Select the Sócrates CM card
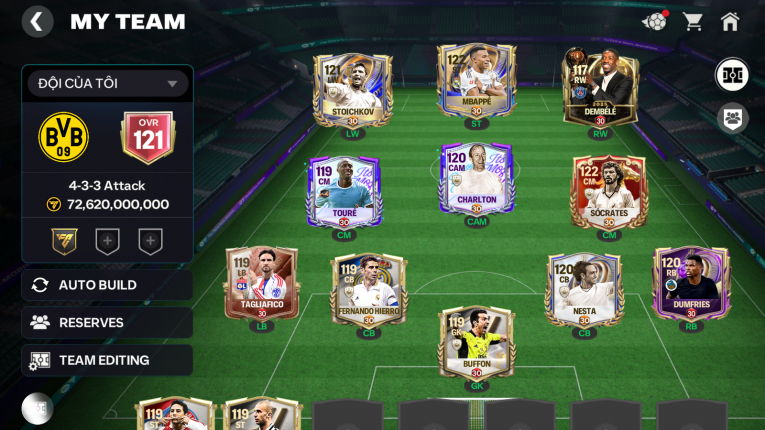The width and height of the screenshot is (765, 430). pyautogui.click(x=609, y=193)
